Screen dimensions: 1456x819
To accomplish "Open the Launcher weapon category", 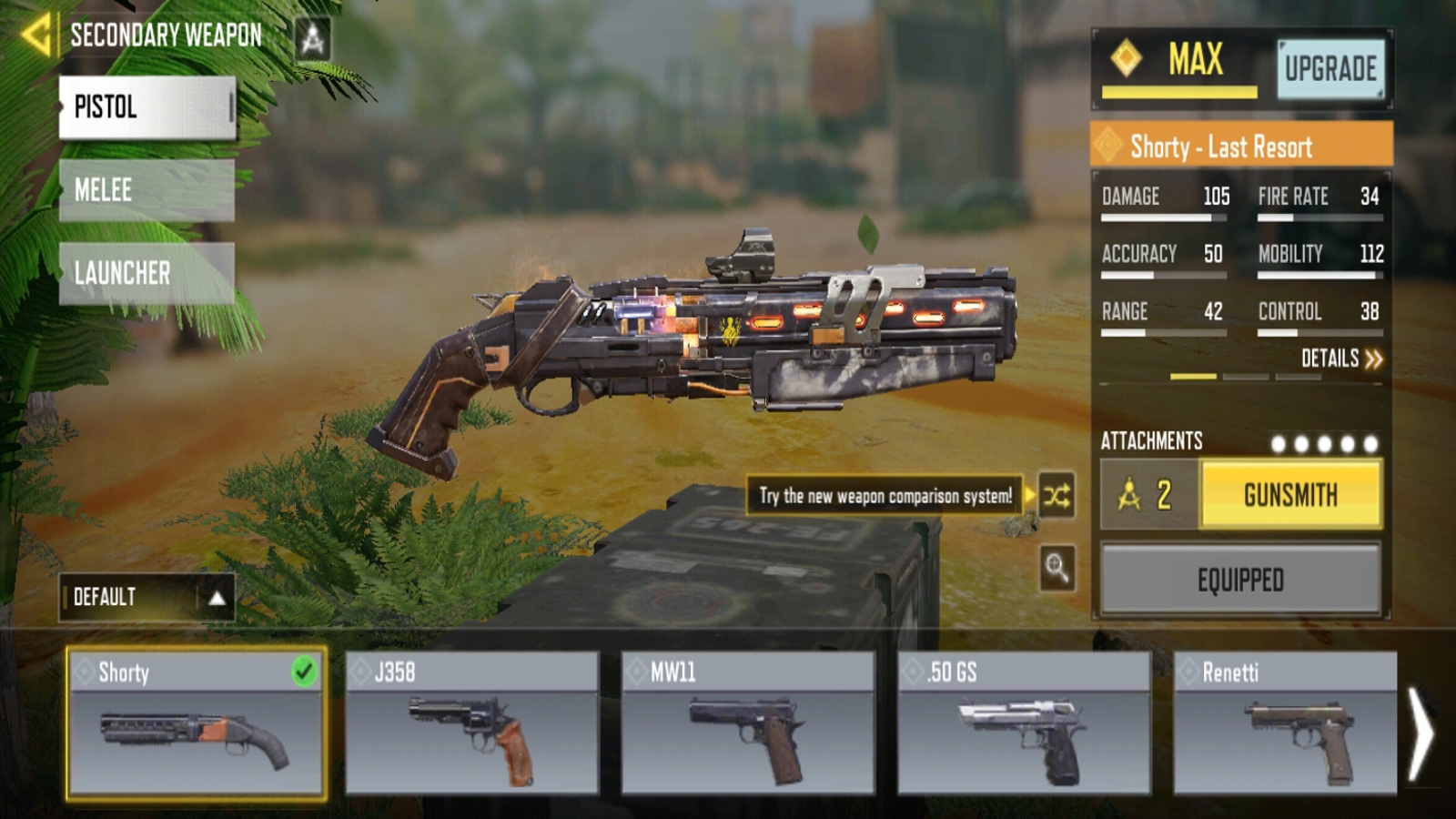I will coord(147,273).
